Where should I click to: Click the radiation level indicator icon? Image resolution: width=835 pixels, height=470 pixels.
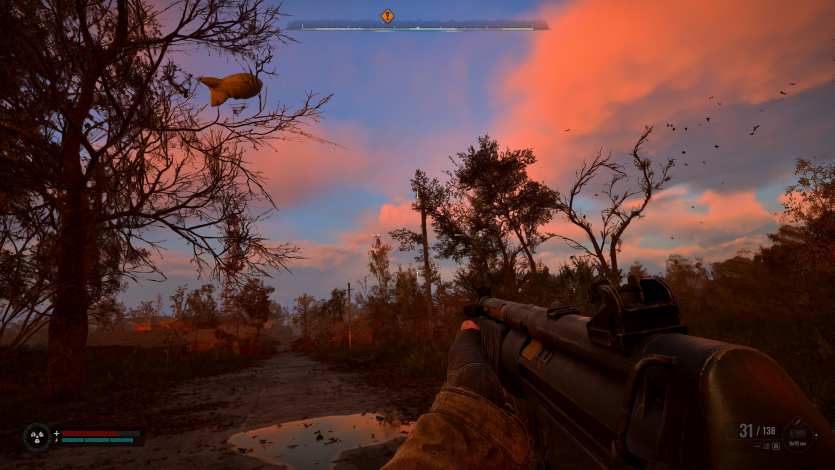coord(37,437)
